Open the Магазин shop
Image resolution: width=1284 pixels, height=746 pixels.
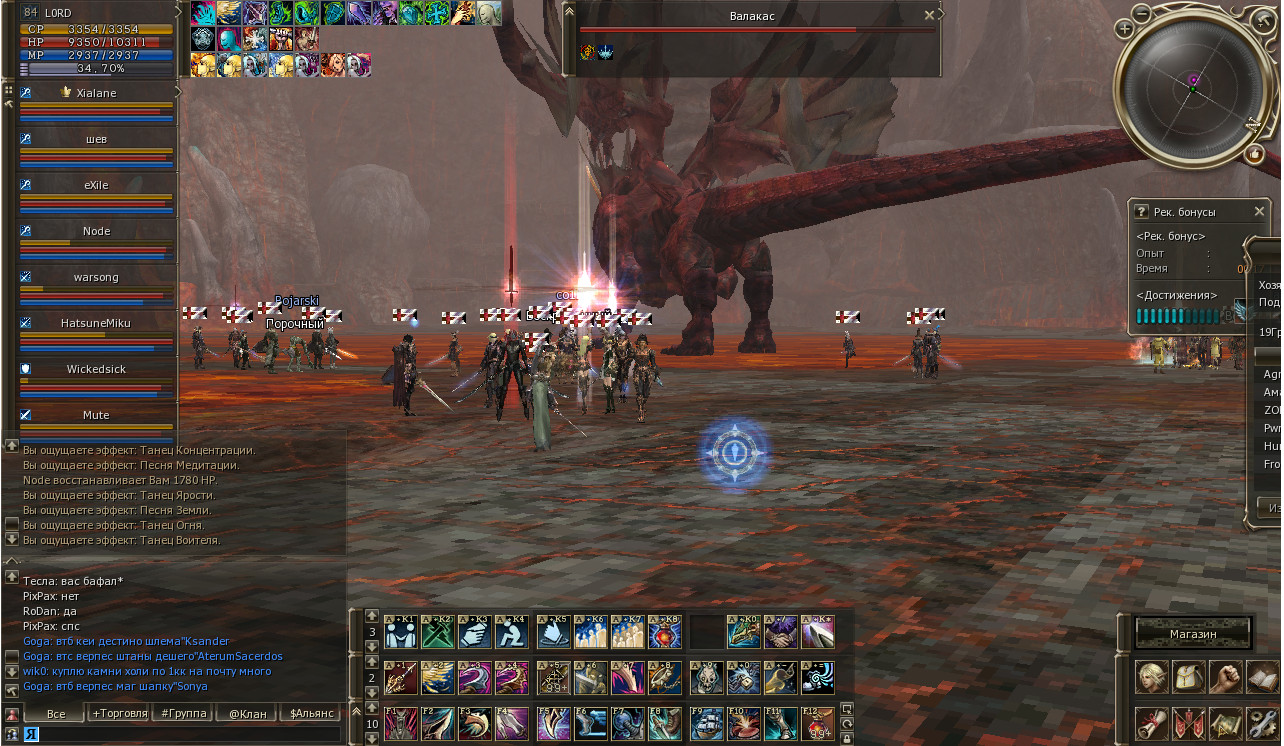coord(1193,634)
